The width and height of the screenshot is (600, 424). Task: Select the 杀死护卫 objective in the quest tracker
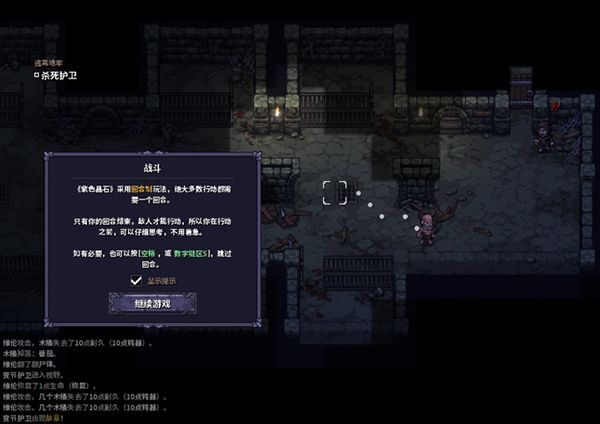[x=59, y=74]
